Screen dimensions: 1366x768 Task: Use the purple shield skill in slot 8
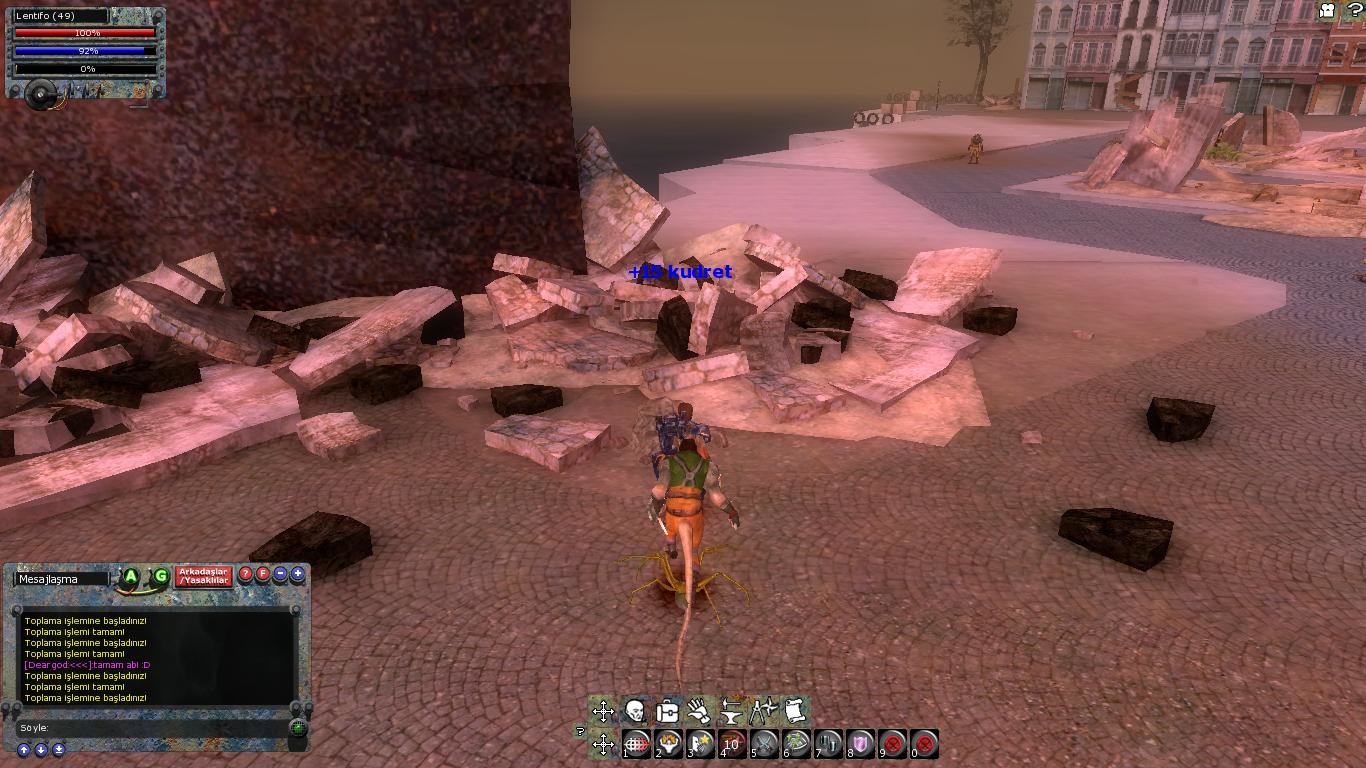pos(861,743)
